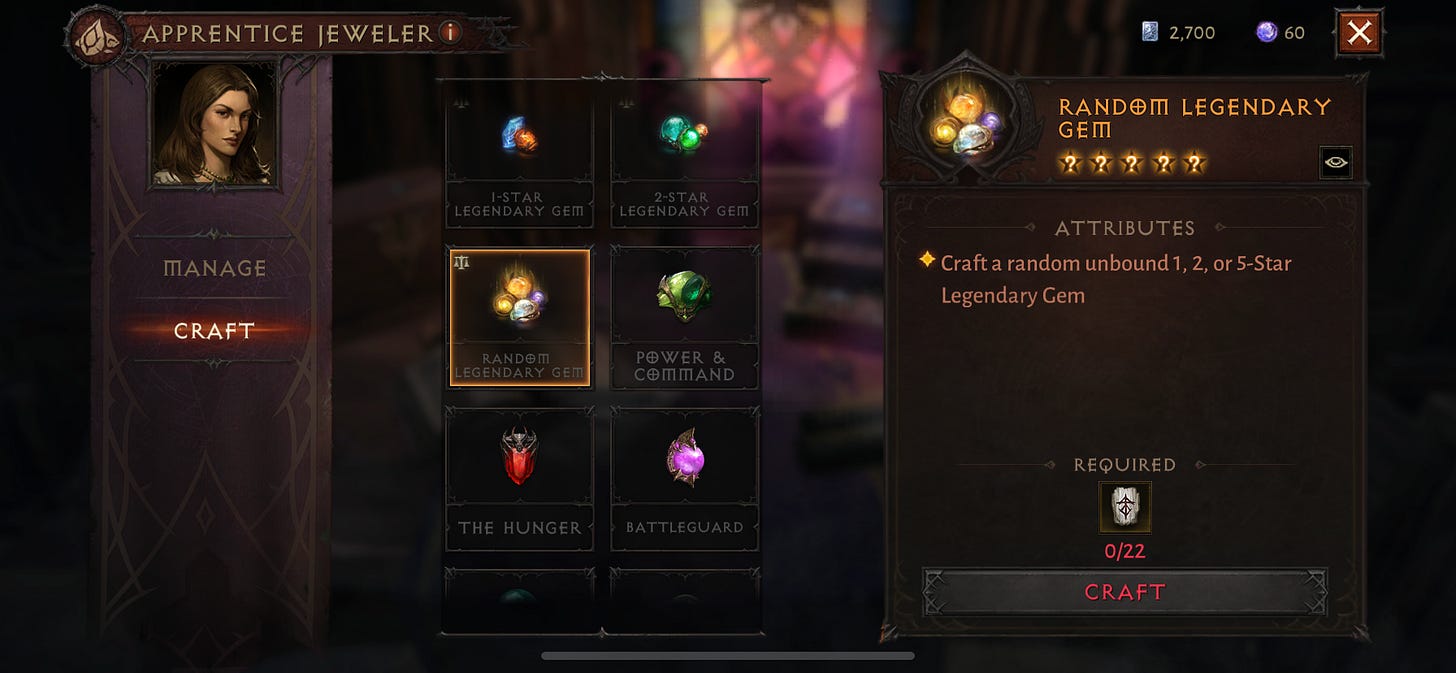Choose the 2-Star Legendary Gem recipe
The height and width of the screenshot is (673, 1456).
point(684,160)
